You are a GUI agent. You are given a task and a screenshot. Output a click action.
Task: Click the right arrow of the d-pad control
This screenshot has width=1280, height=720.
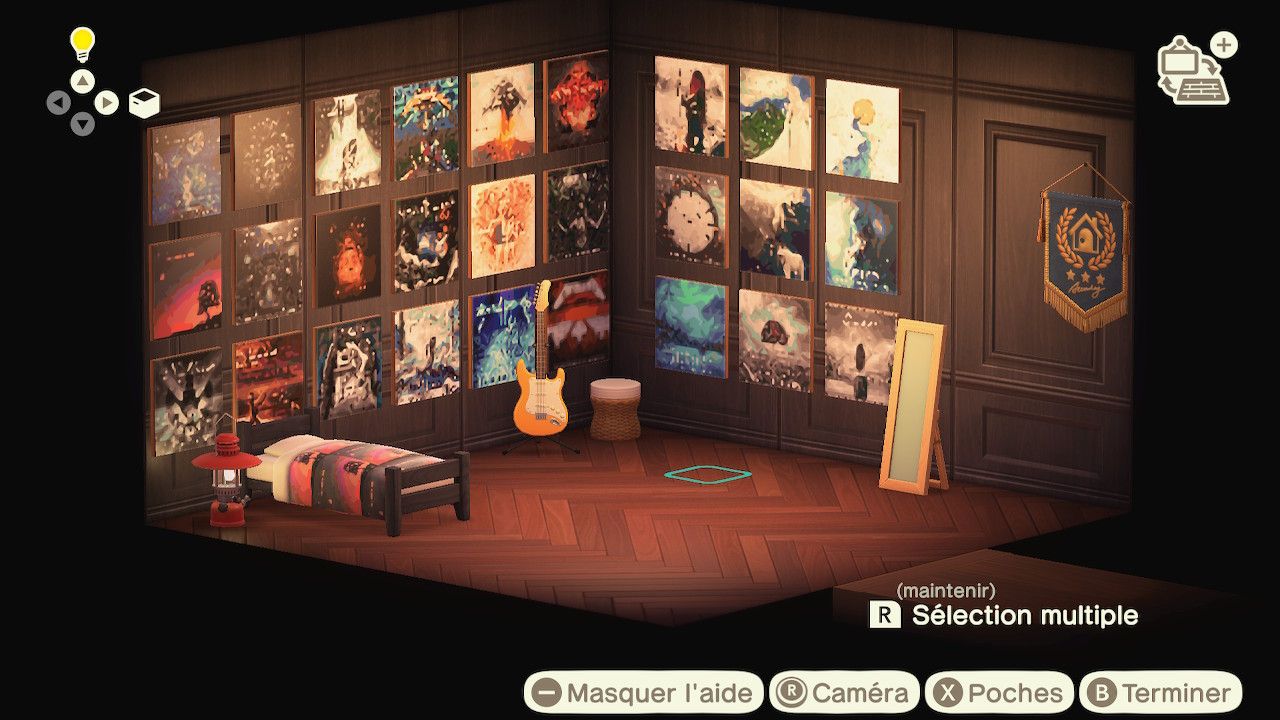pos(108,102)
